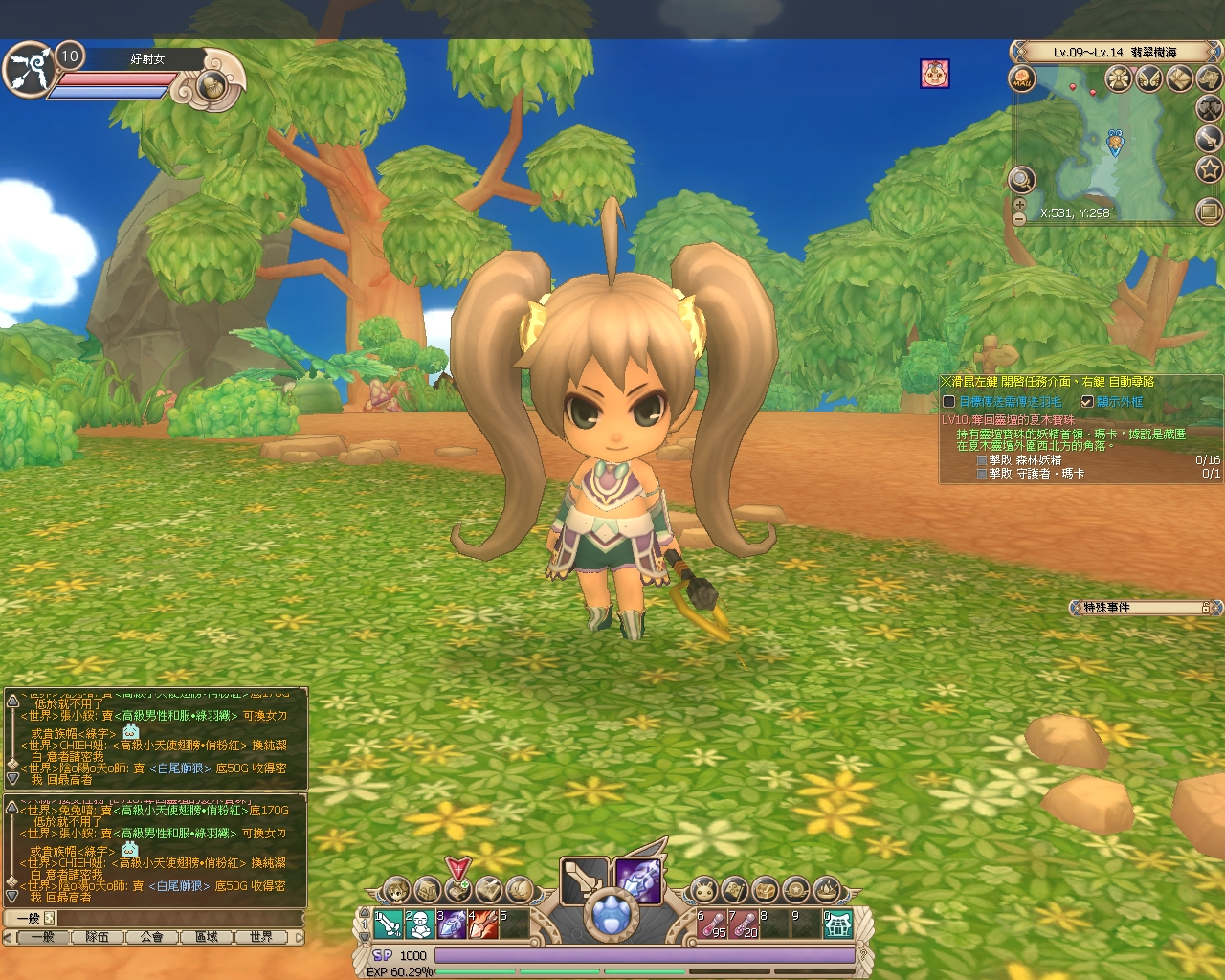Image resolution: width=1225 pixels, height=980 pixels.
Task: Select the 世界 chat channel tab
Action: (x=260, y=937)
